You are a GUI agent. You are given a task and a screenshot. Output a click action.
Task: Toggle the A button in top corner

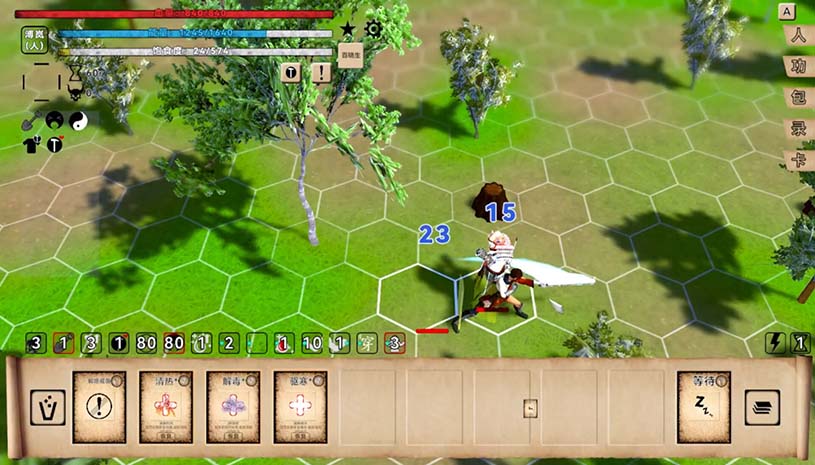[787, 11]
